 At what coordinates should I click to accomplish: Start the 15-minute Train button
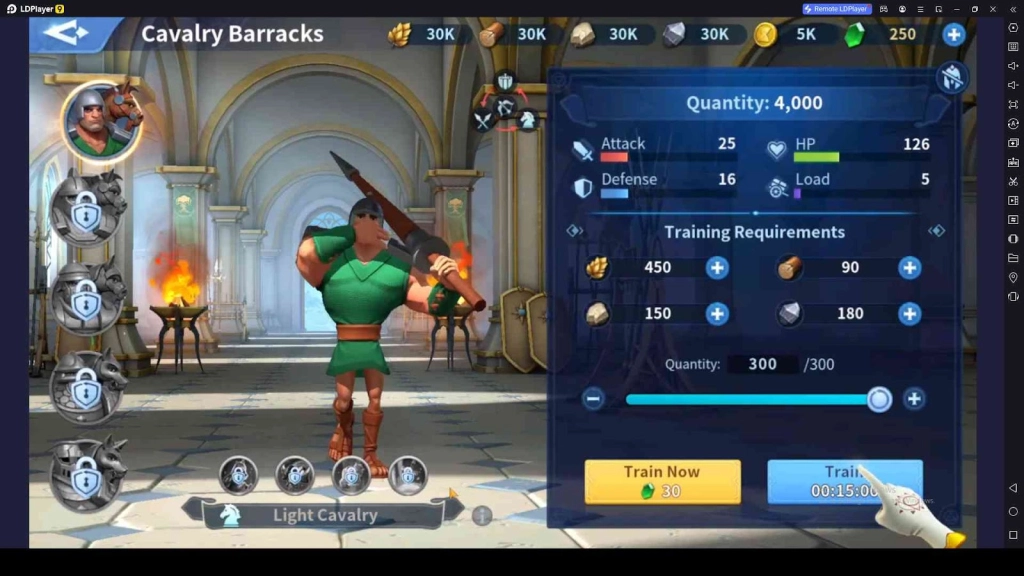[844, 481]
